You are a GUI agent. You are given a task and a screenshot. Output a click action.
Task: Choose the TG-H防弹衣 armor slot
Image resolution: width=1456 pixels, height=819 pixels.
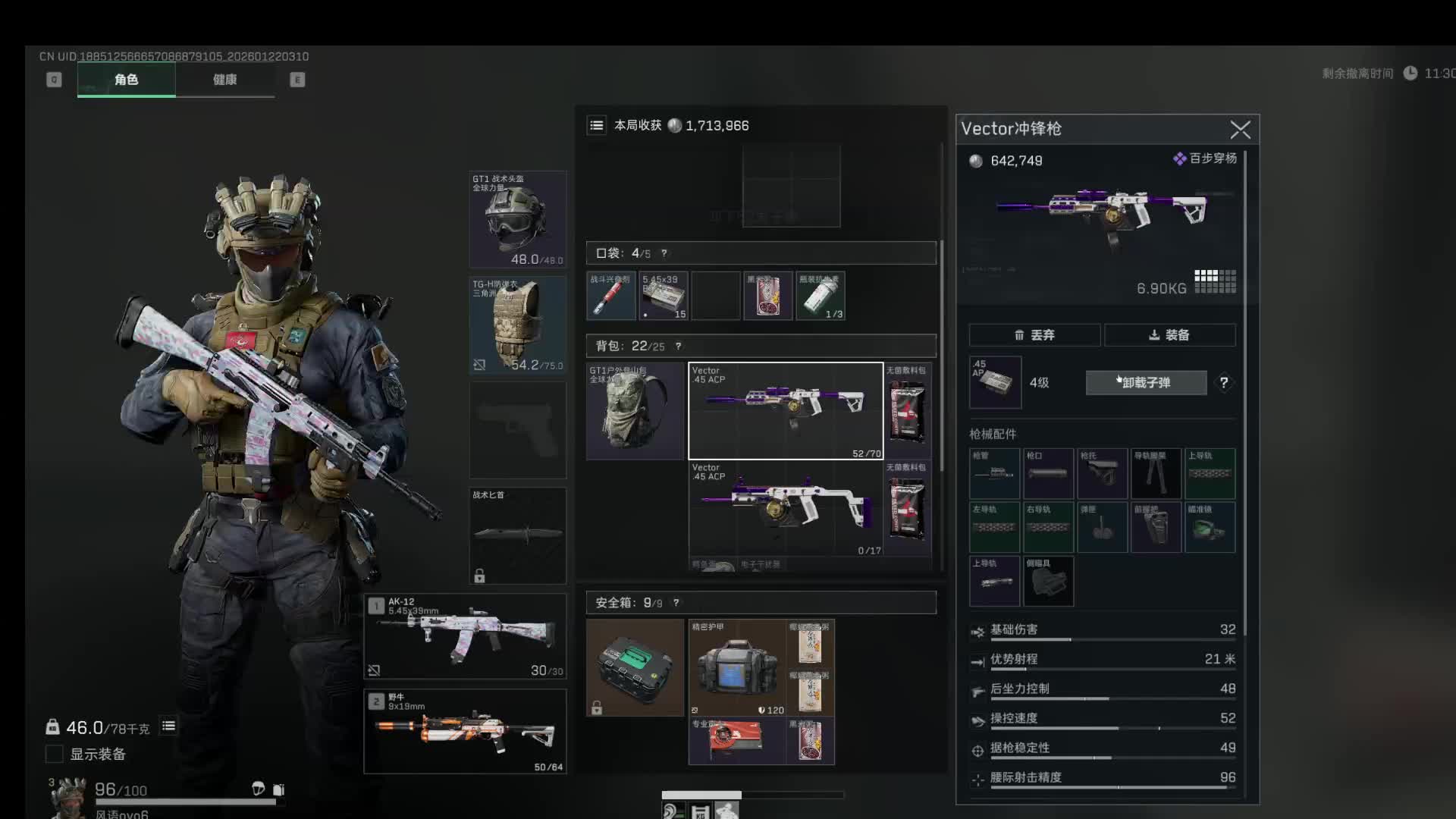pyautogui.click(x=518, y=325)
